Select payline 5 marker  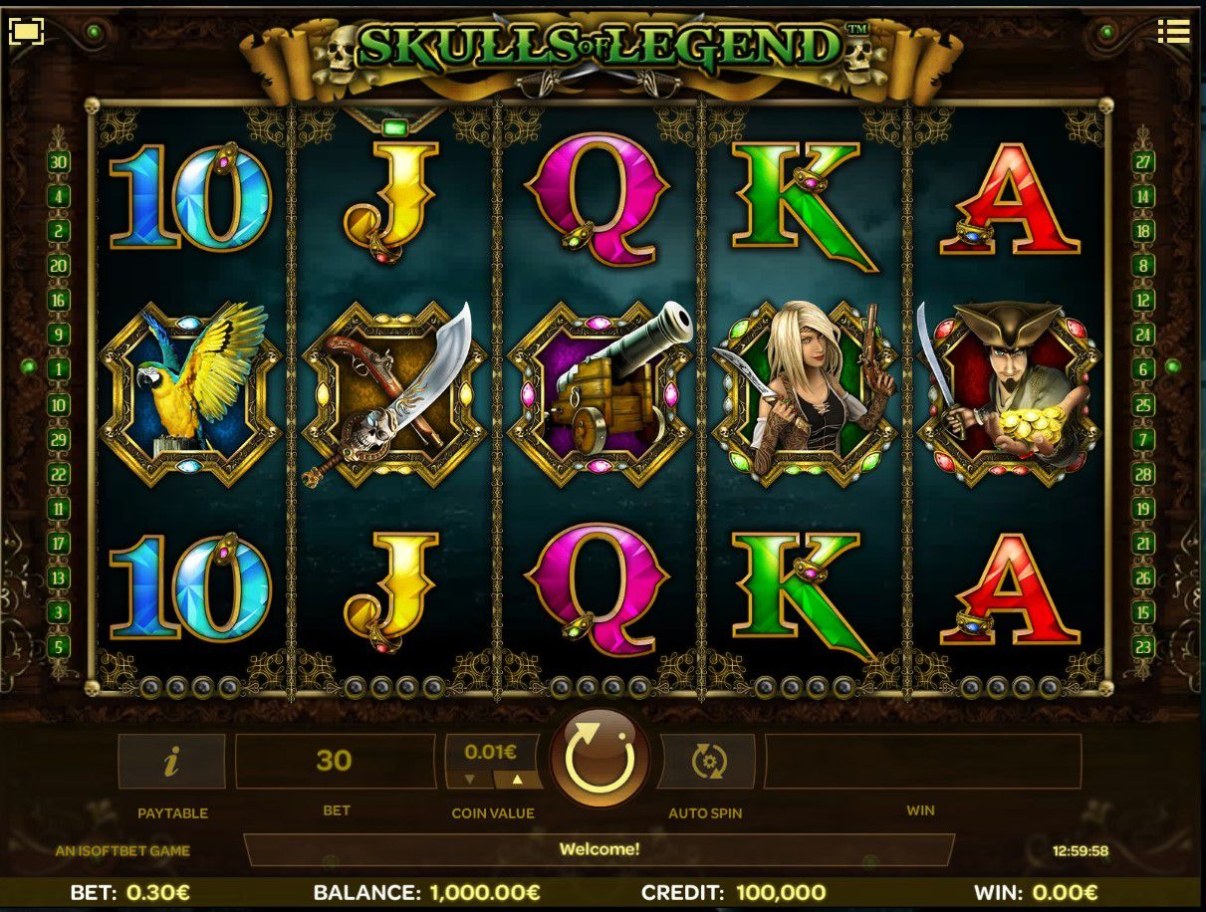[59, 646]
